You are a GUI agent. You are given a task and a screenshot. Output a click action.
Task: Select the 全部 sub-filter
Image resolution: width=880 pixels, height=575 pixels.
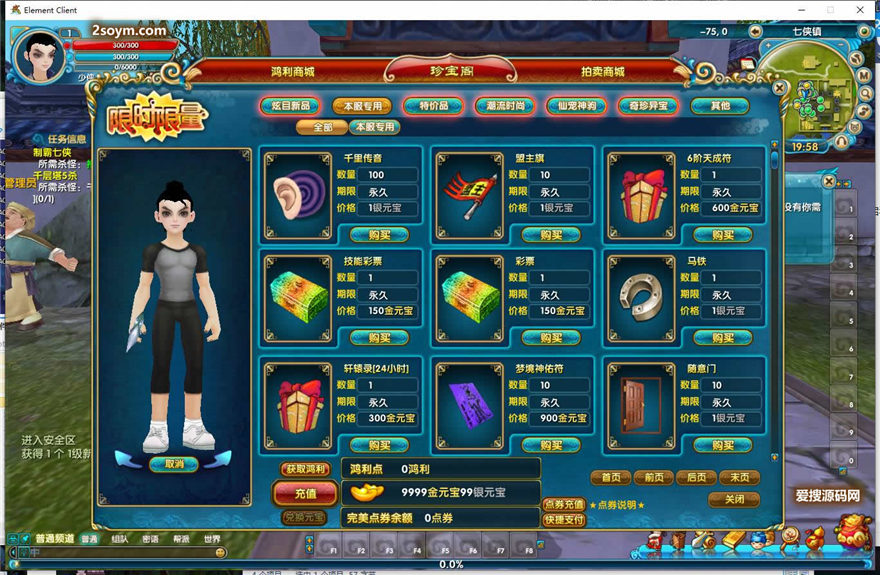(x=322, y=127)
